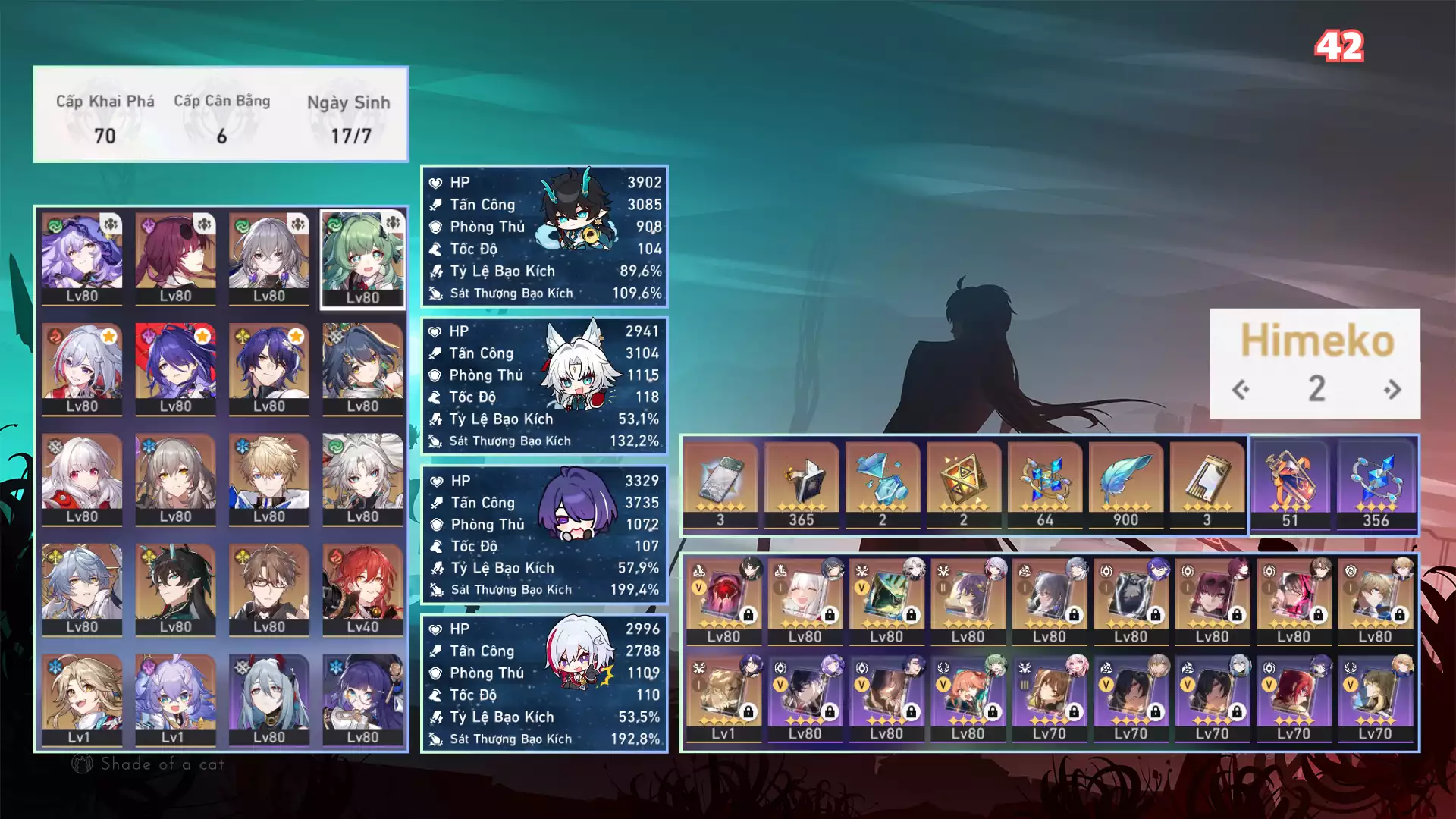Click the left arrow beside number 2
This screenshot has width=1456, height=819.
pos(1241,390)
